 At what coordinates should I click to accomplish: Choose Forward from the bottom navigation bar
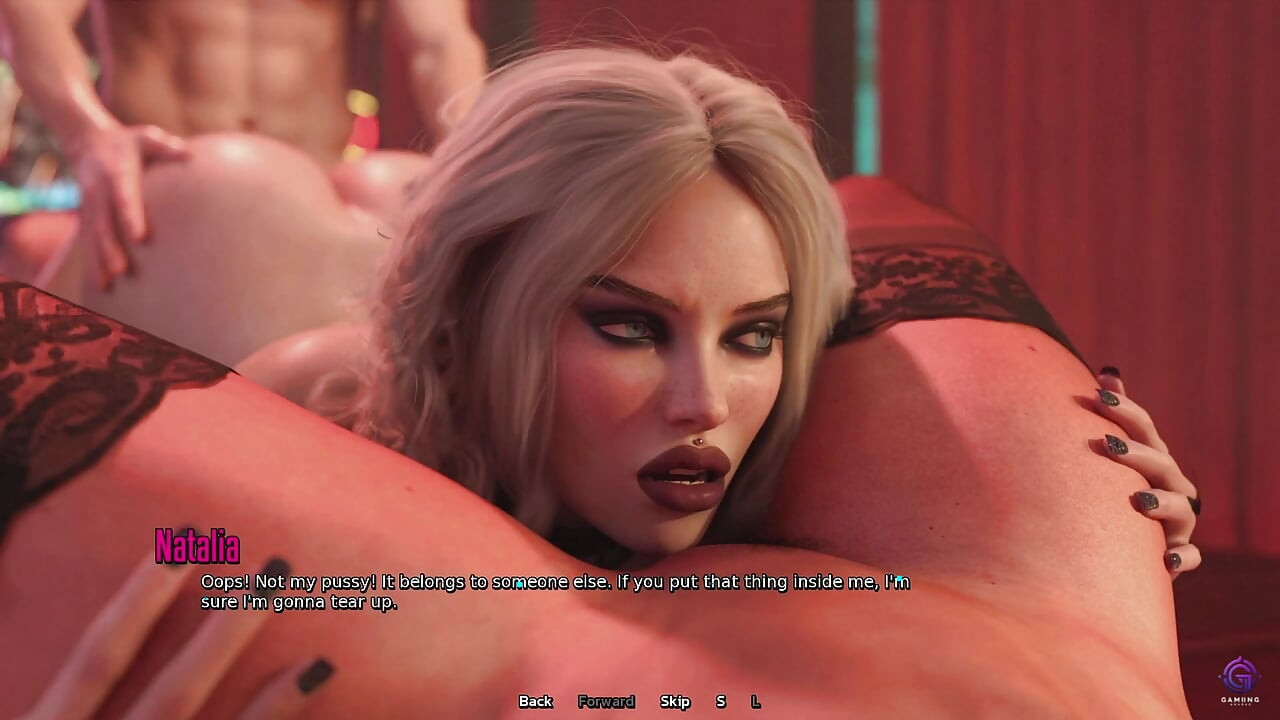coord(605,702)
